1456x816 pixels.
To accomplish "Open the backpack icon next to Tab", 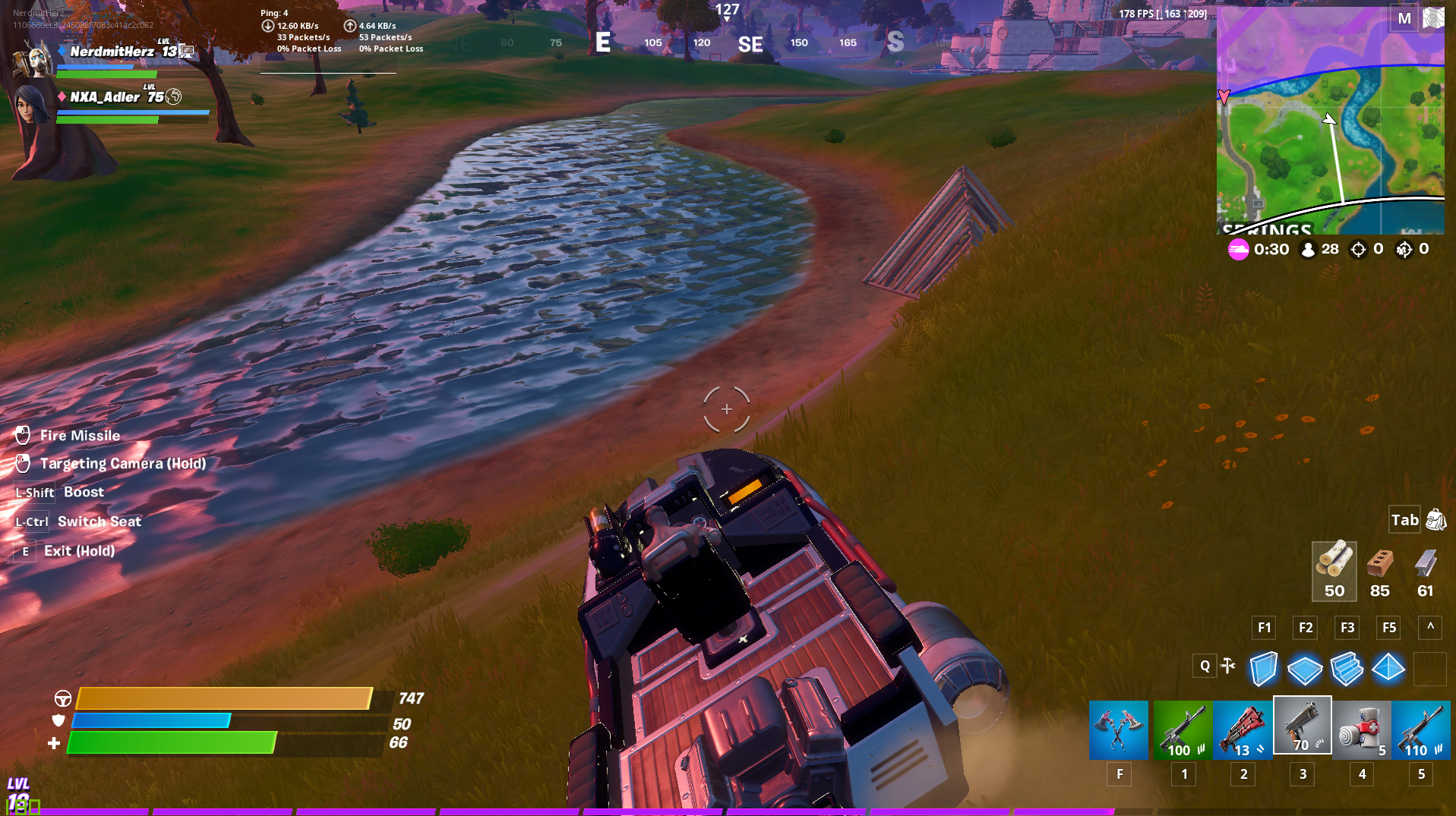I will pos(1435,521).
